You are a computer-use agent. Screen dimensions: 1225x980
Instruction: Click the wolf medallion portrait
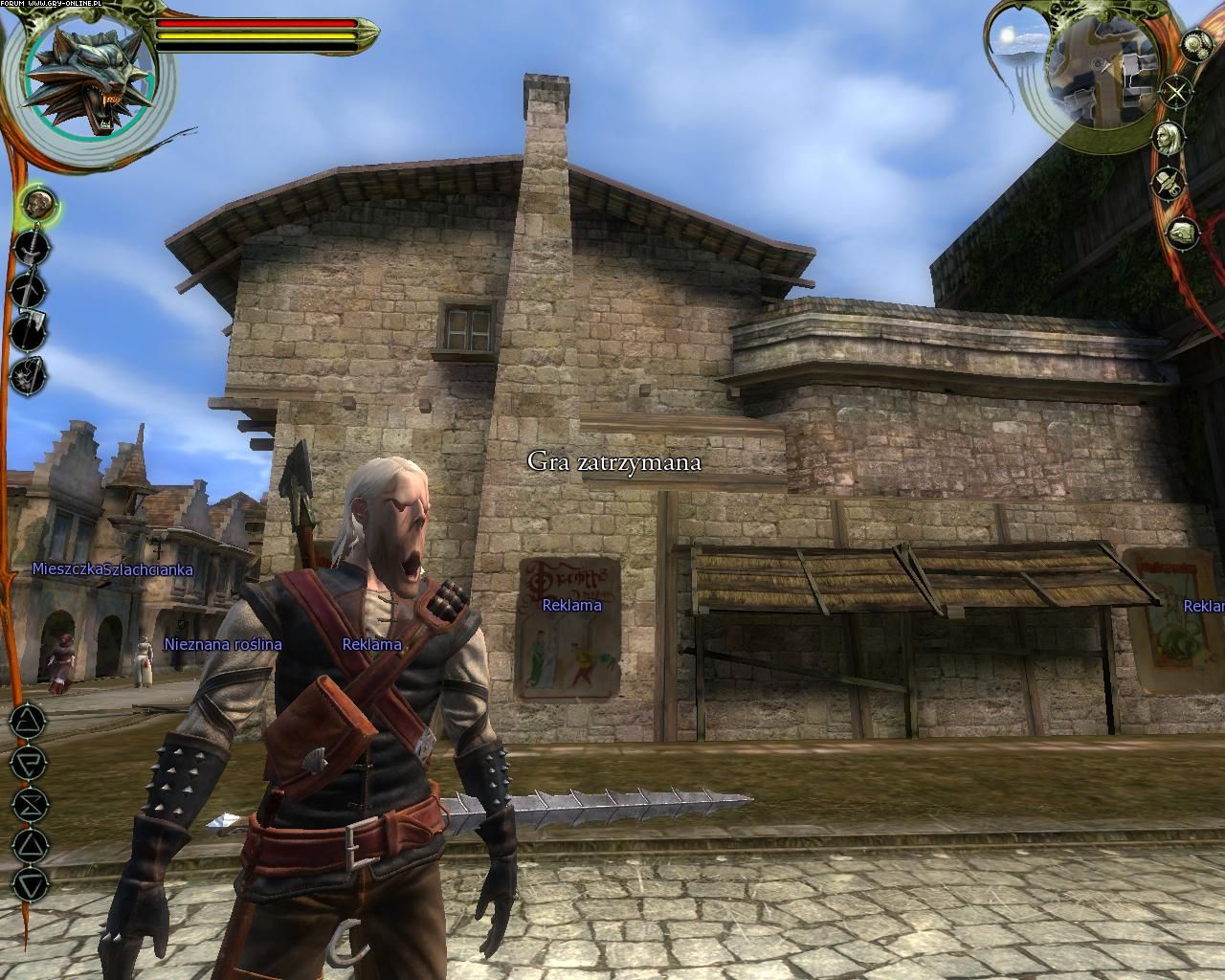click(89, 78)
